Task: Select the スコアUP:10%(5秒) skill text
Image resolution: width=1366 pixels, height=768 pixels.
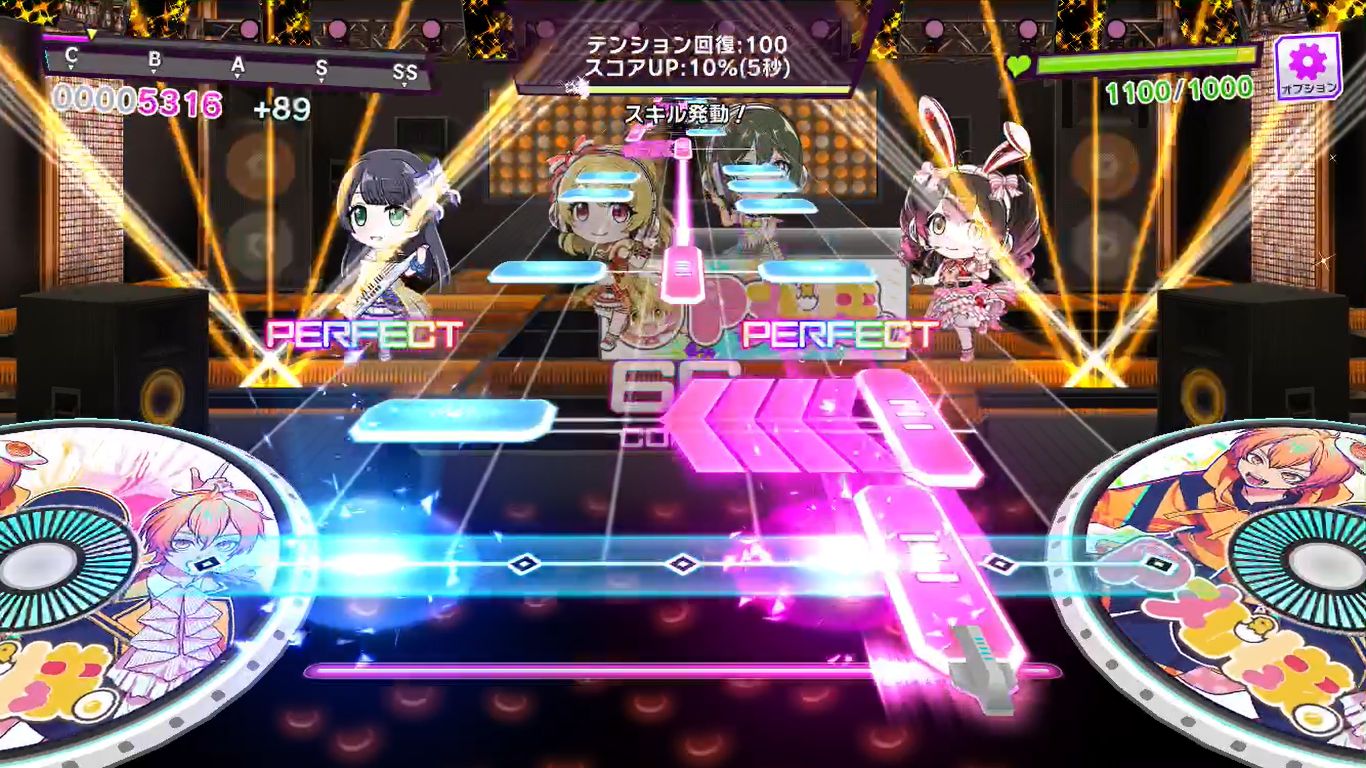Action: tap(686, 68)
